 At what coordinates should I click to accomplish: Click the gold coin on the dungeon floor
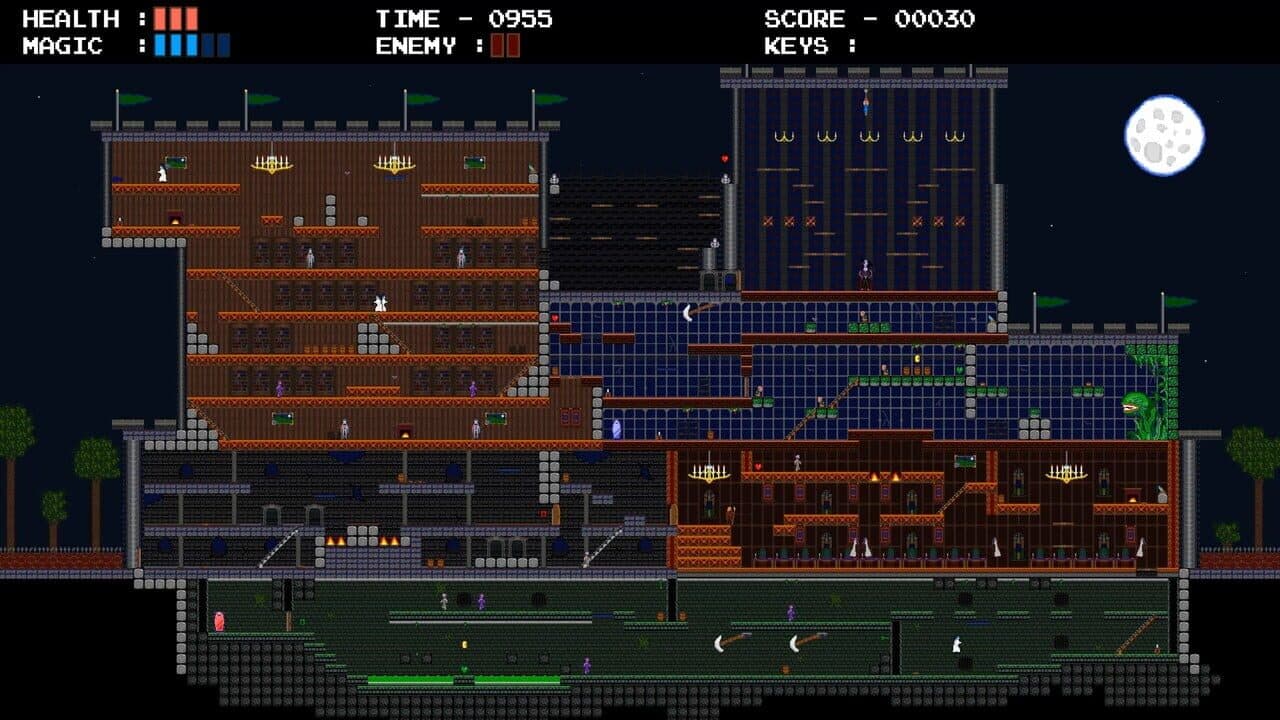point(465,644)
